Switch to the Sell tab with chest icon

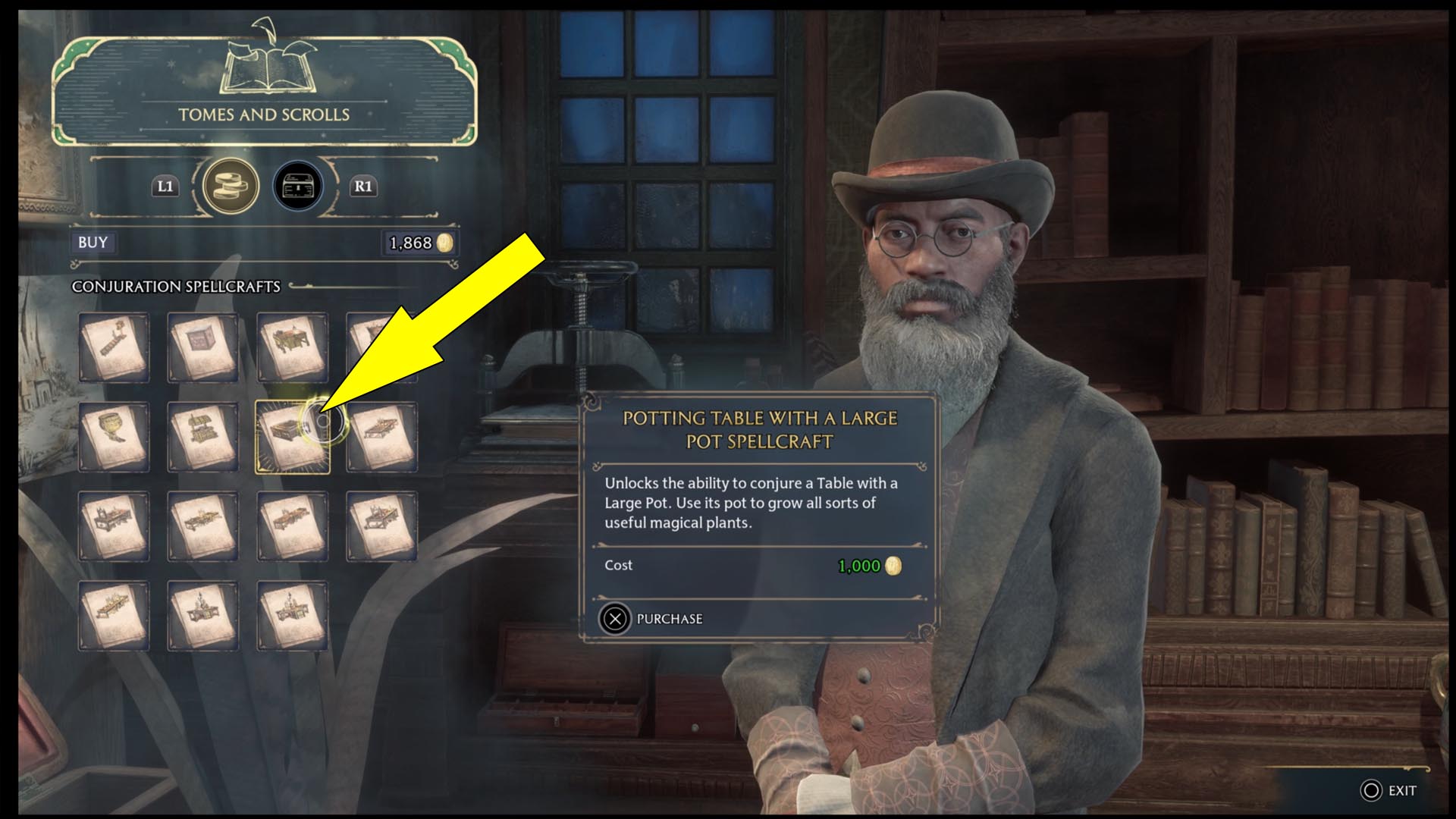(x=298, y=186)
